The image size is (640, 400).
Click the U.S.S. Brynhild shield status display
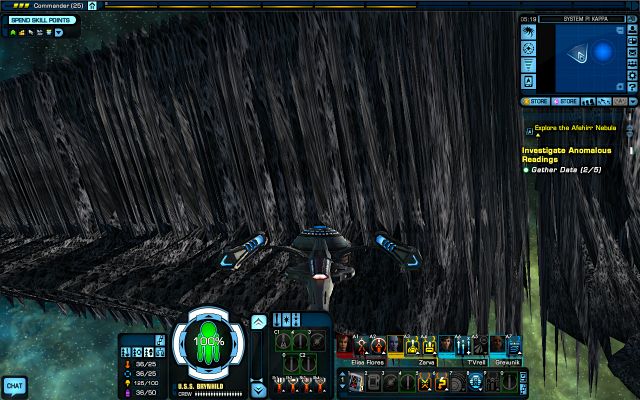point(209,341)
